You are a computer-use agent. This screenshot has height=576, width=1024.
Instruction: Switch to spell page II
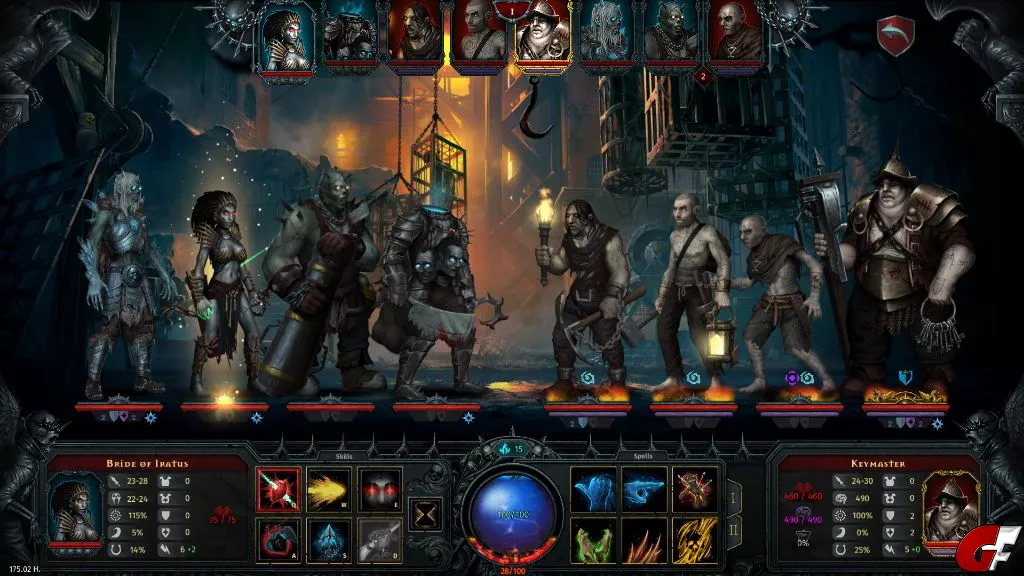click(x=733, y=531)
